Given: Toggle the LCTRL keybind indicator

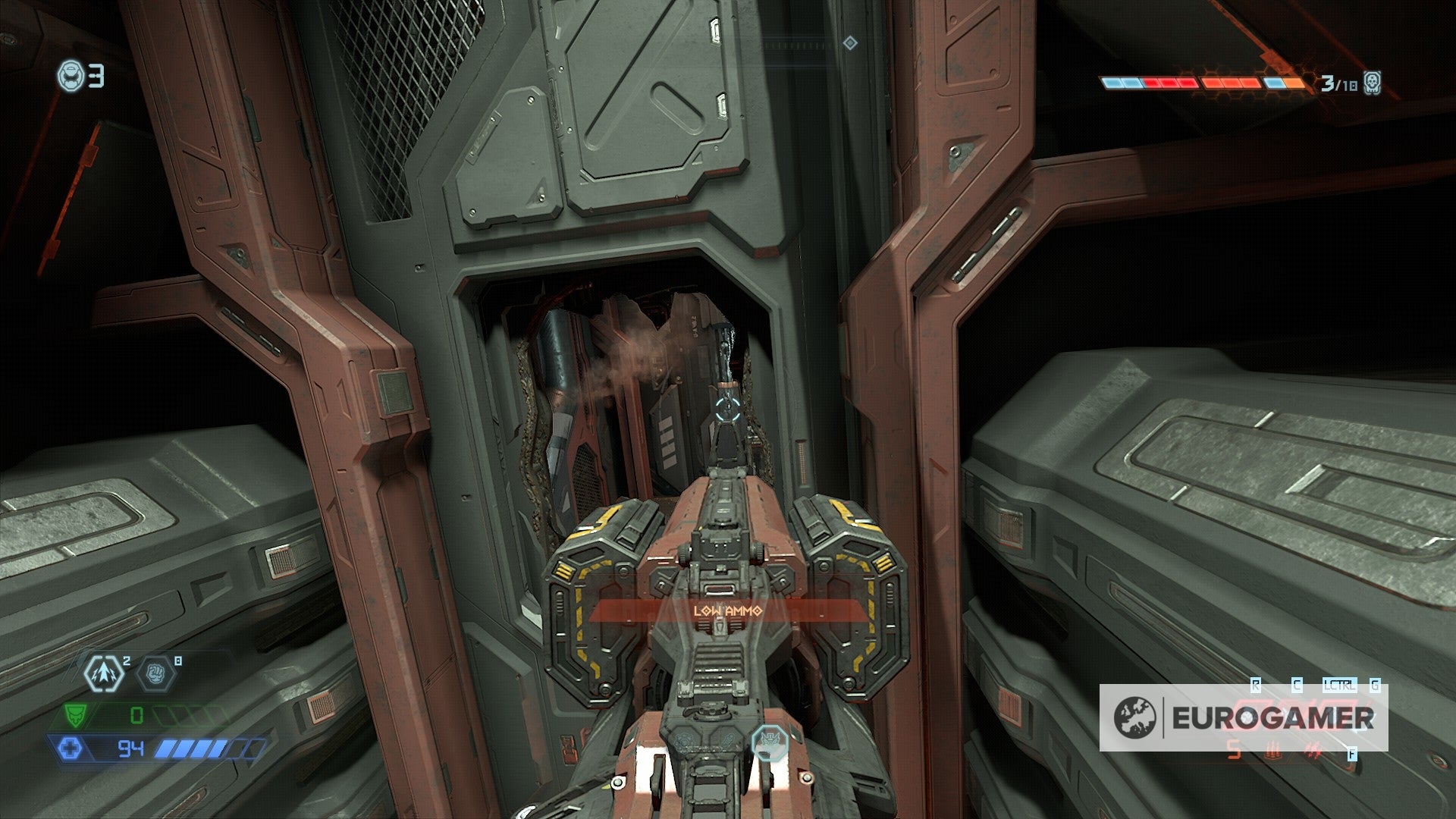Looking at the screenshot, I should click(1339, 686).
